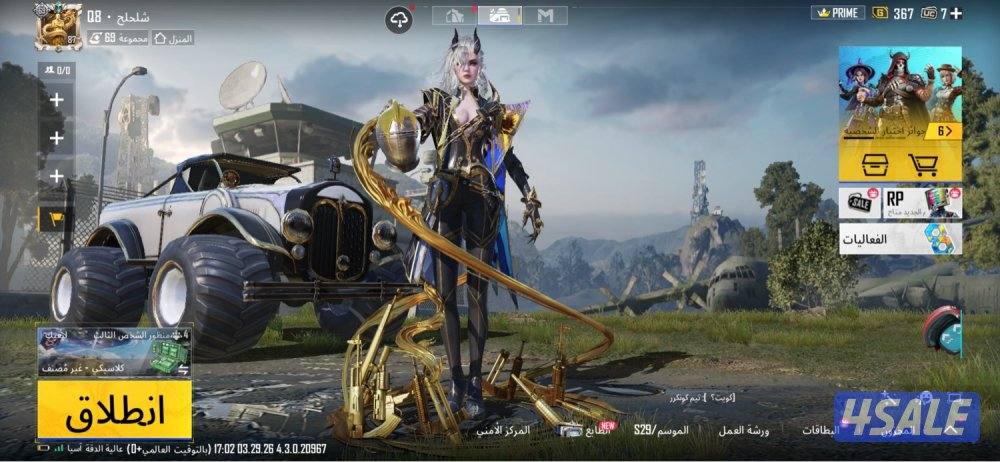The width and height of the screenshot is (1000, 462).
Task: Start the match with the yellow انطلاق button
Action: 115,409
